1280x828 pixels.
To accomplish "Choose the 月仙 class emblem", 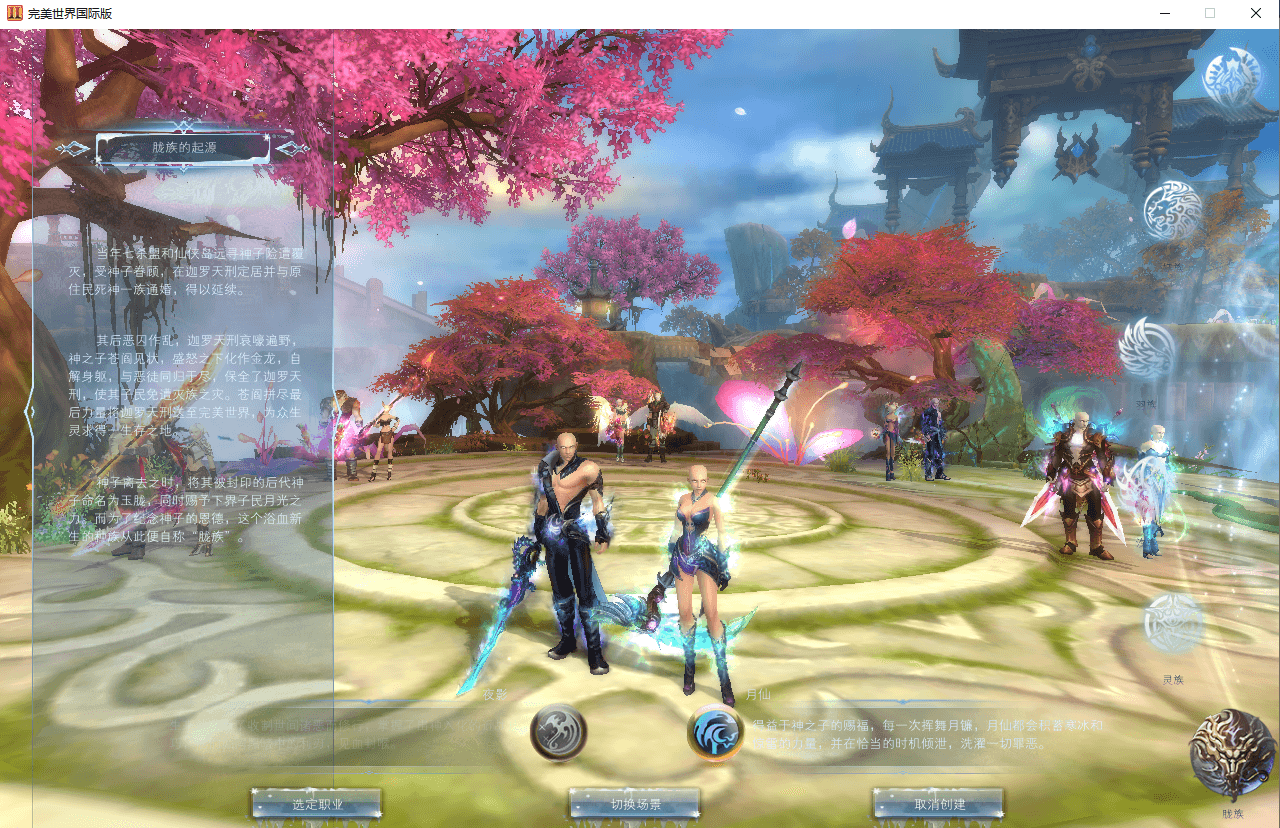I will coord(715,732).
